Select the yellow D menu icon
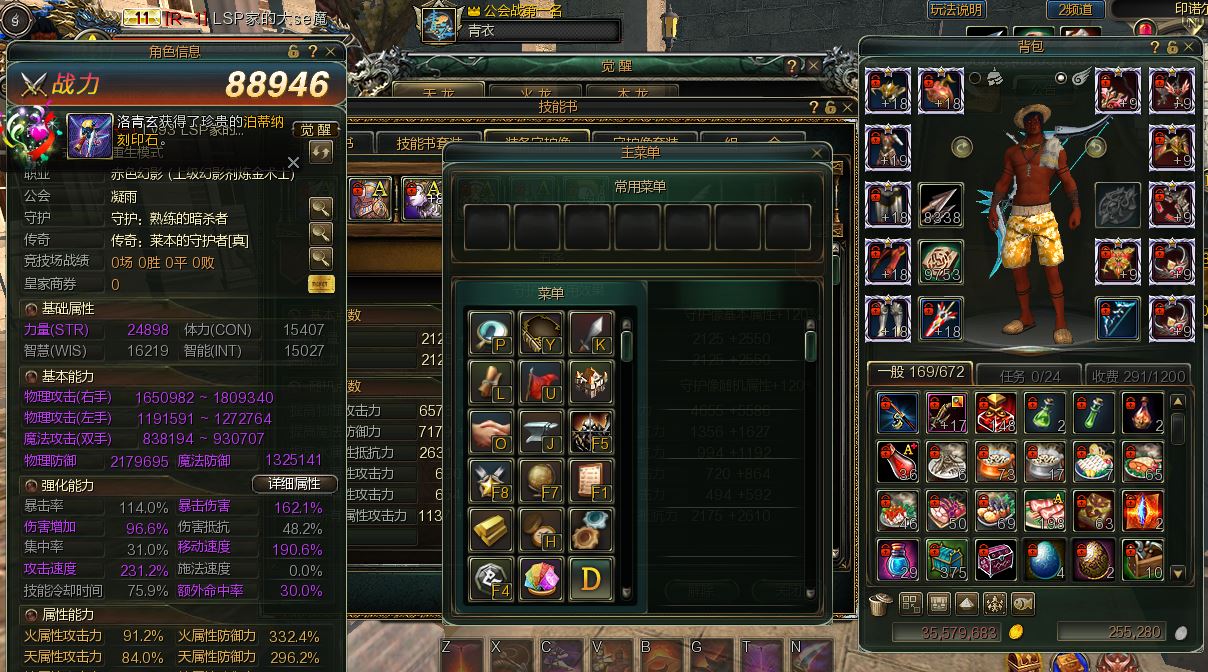Screen dimensions: 1208x672 591,577
